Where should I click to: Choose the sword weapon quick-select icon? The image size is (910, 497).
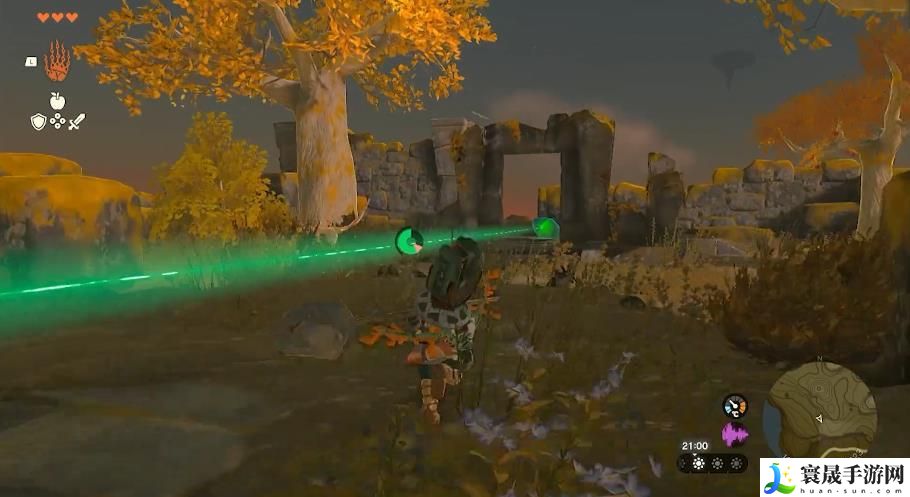(77, 121)
